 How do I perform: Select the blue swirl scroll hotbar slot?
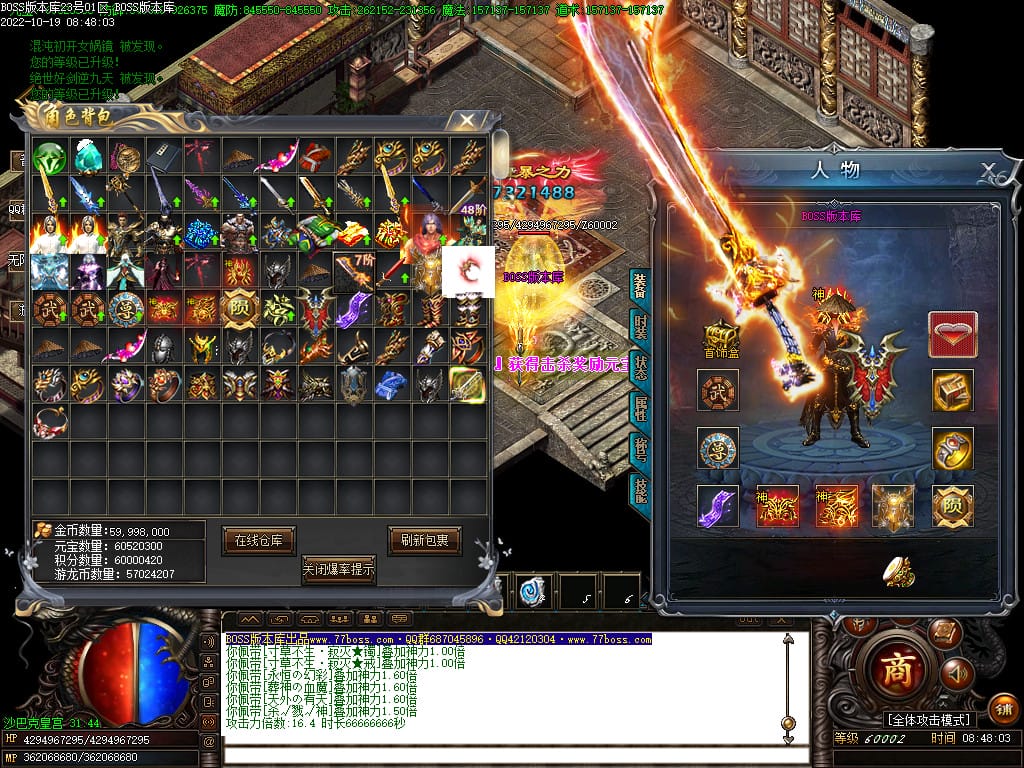pos(533,591)
